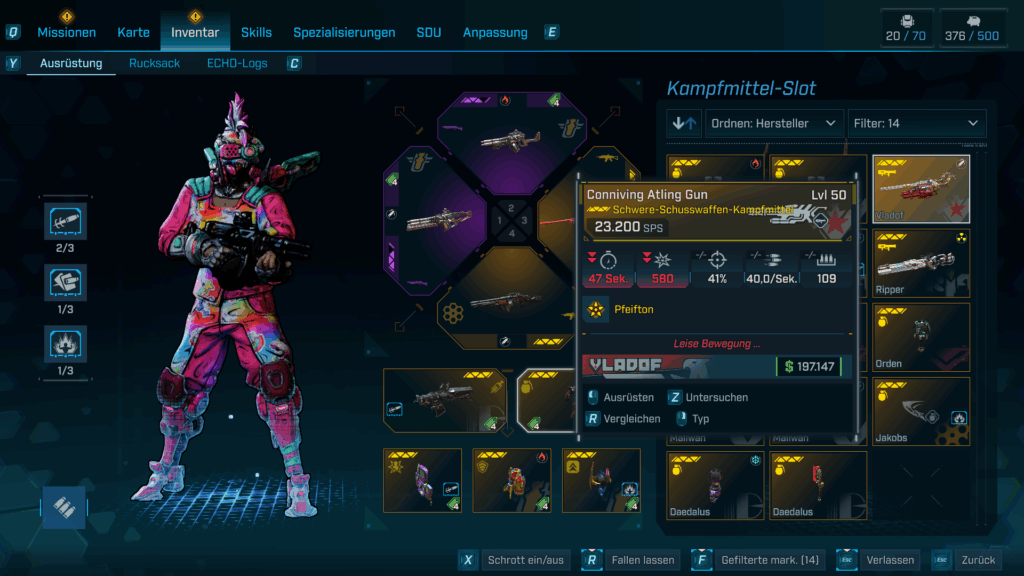Switch to the Karte tab
The image size is (1024, 576).
pyautogui.click(x=133, y=32)
